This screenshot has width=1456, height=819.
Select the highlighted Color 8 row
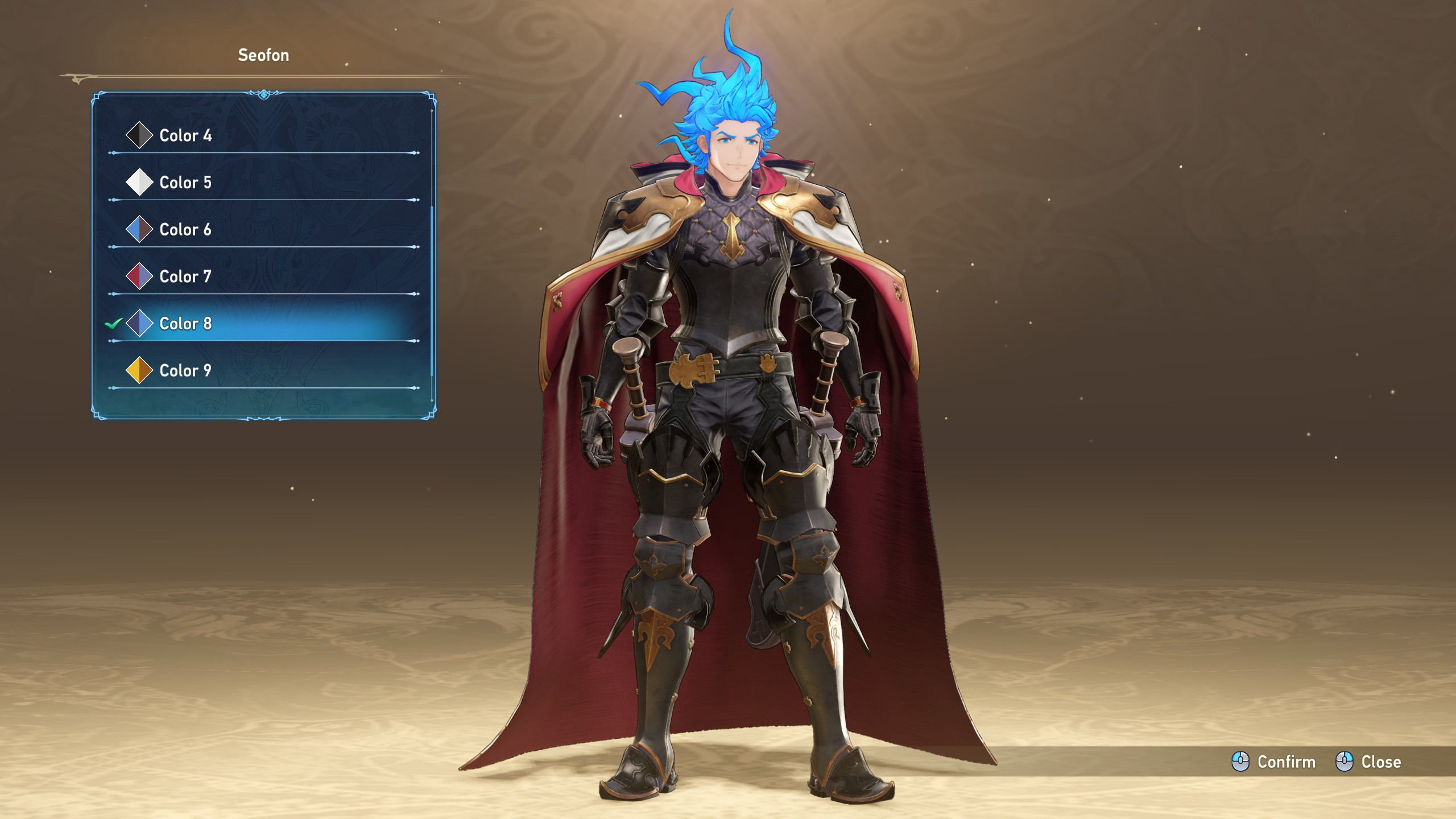click(185, 324)
